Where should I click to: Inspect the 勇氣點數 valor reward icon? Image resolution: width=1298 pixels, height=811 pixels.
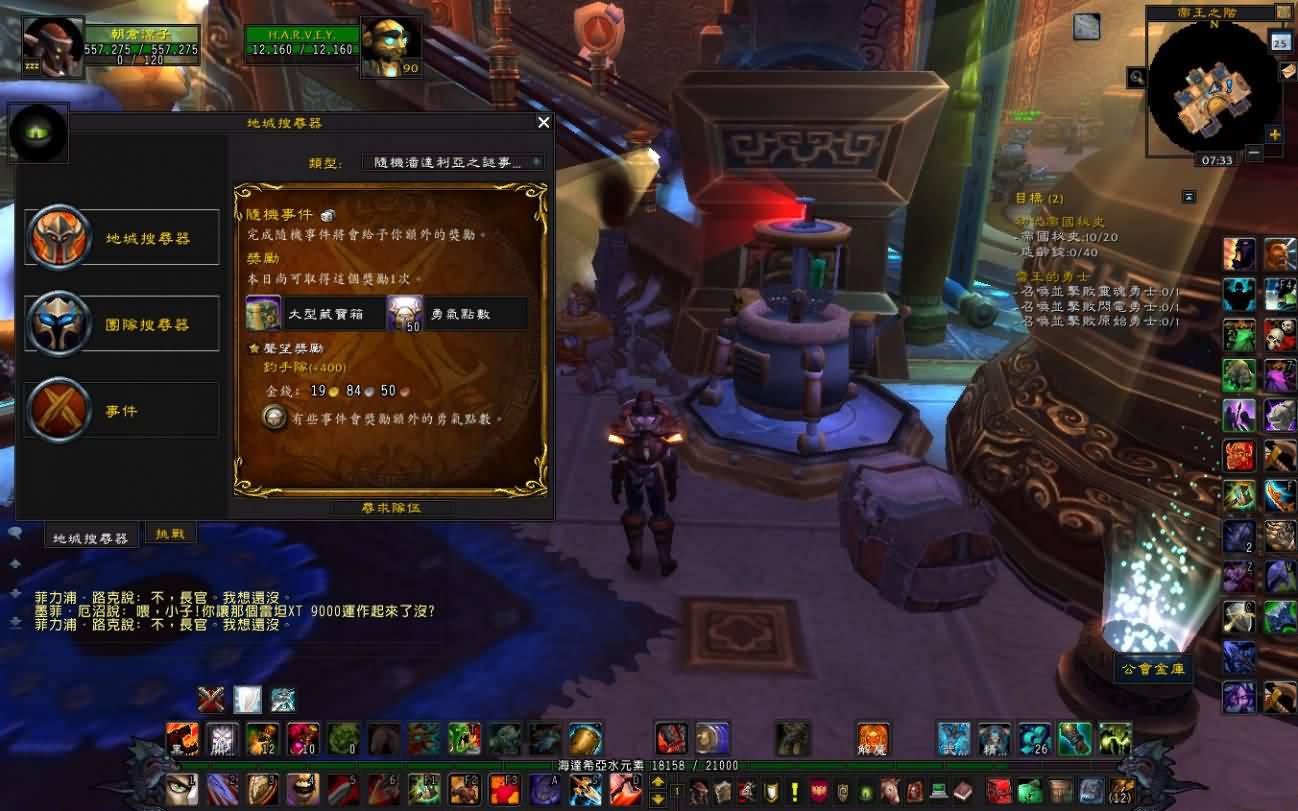[404, 314]
